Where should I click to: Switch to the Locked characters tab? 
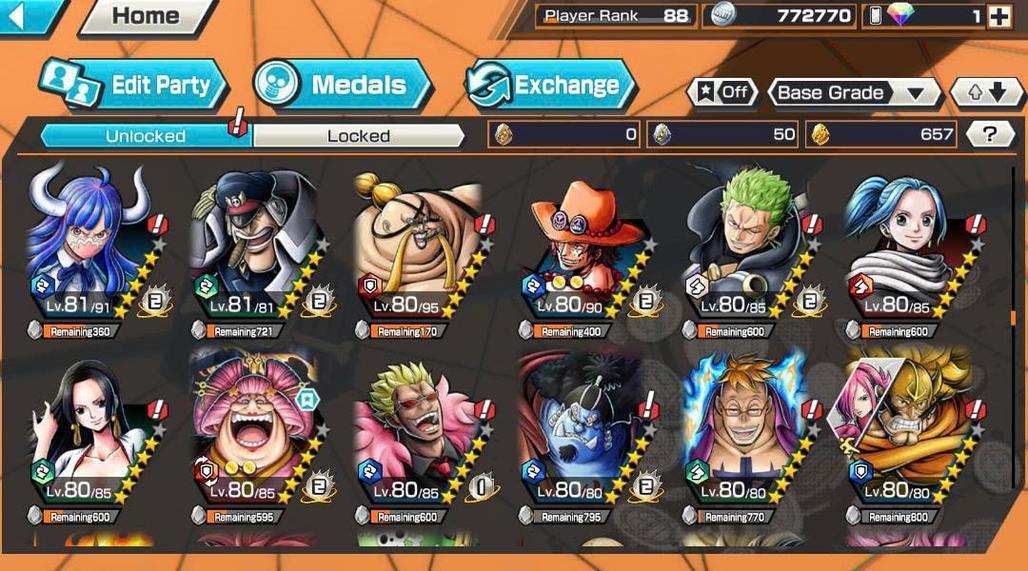(x=358, y=136)
